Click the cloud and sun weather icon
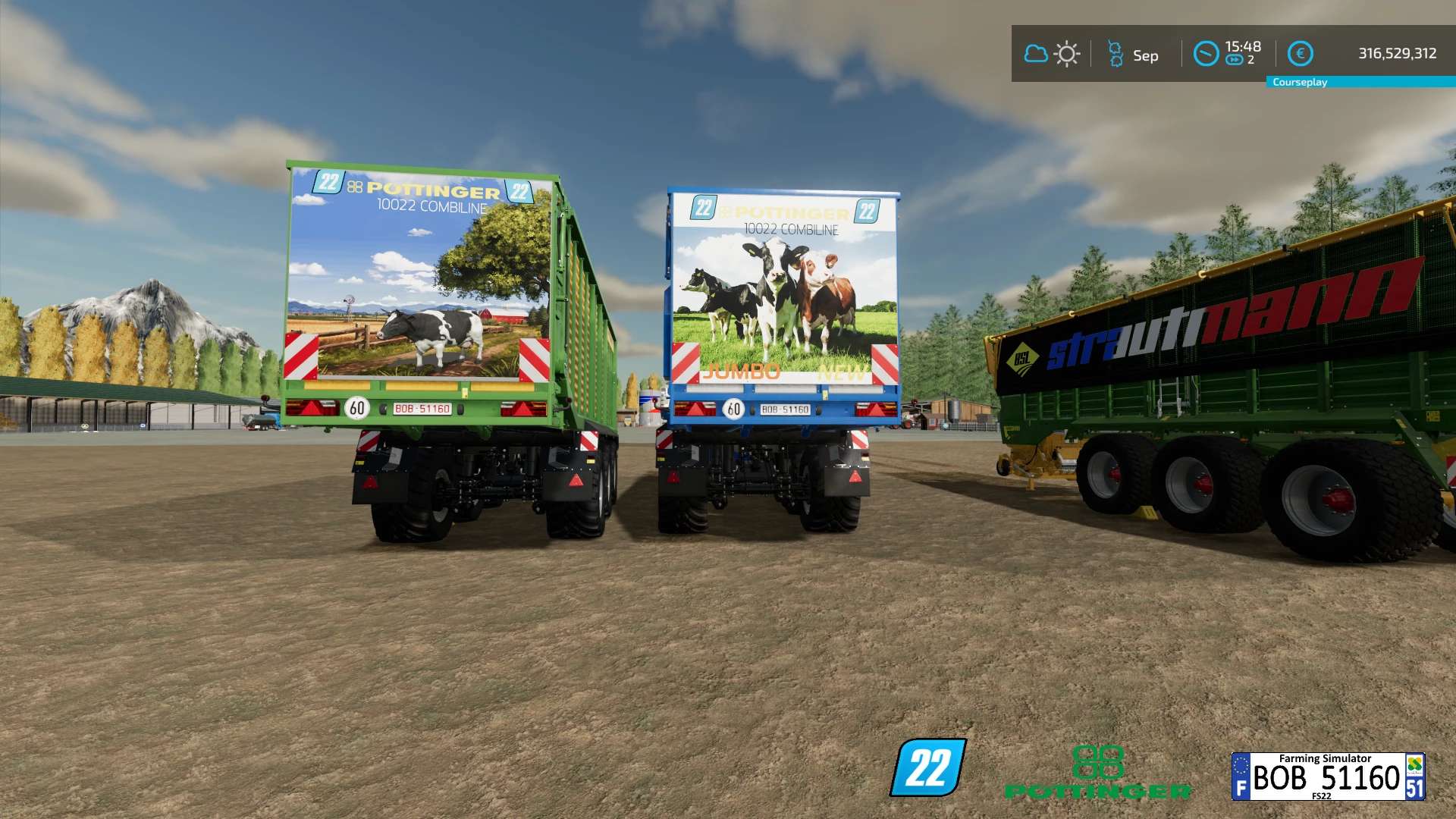This screenshot has width=1456, height=819. click(1051, 54)
